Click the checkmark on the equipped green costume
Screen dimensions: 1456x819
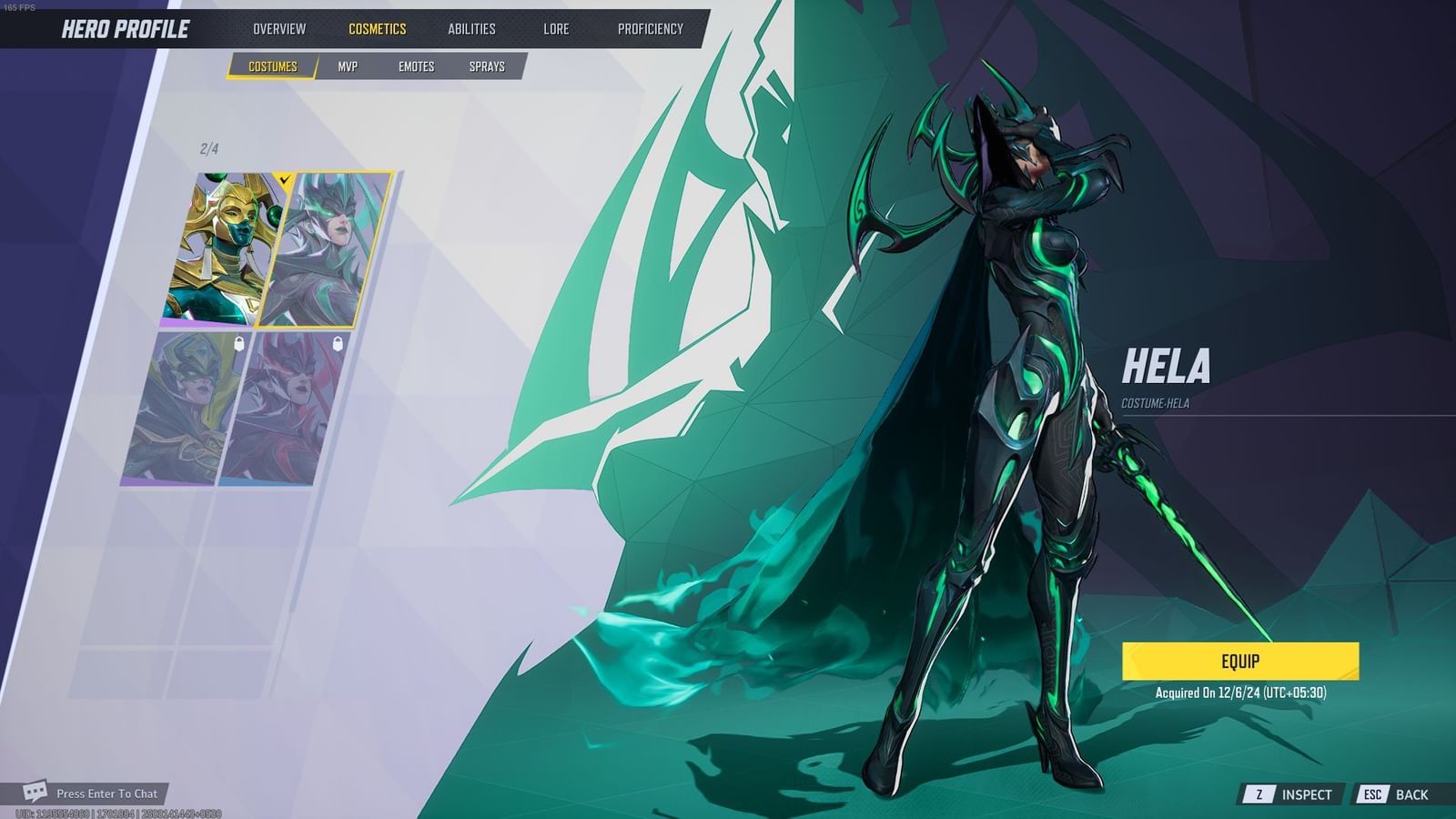click(286, 178)
